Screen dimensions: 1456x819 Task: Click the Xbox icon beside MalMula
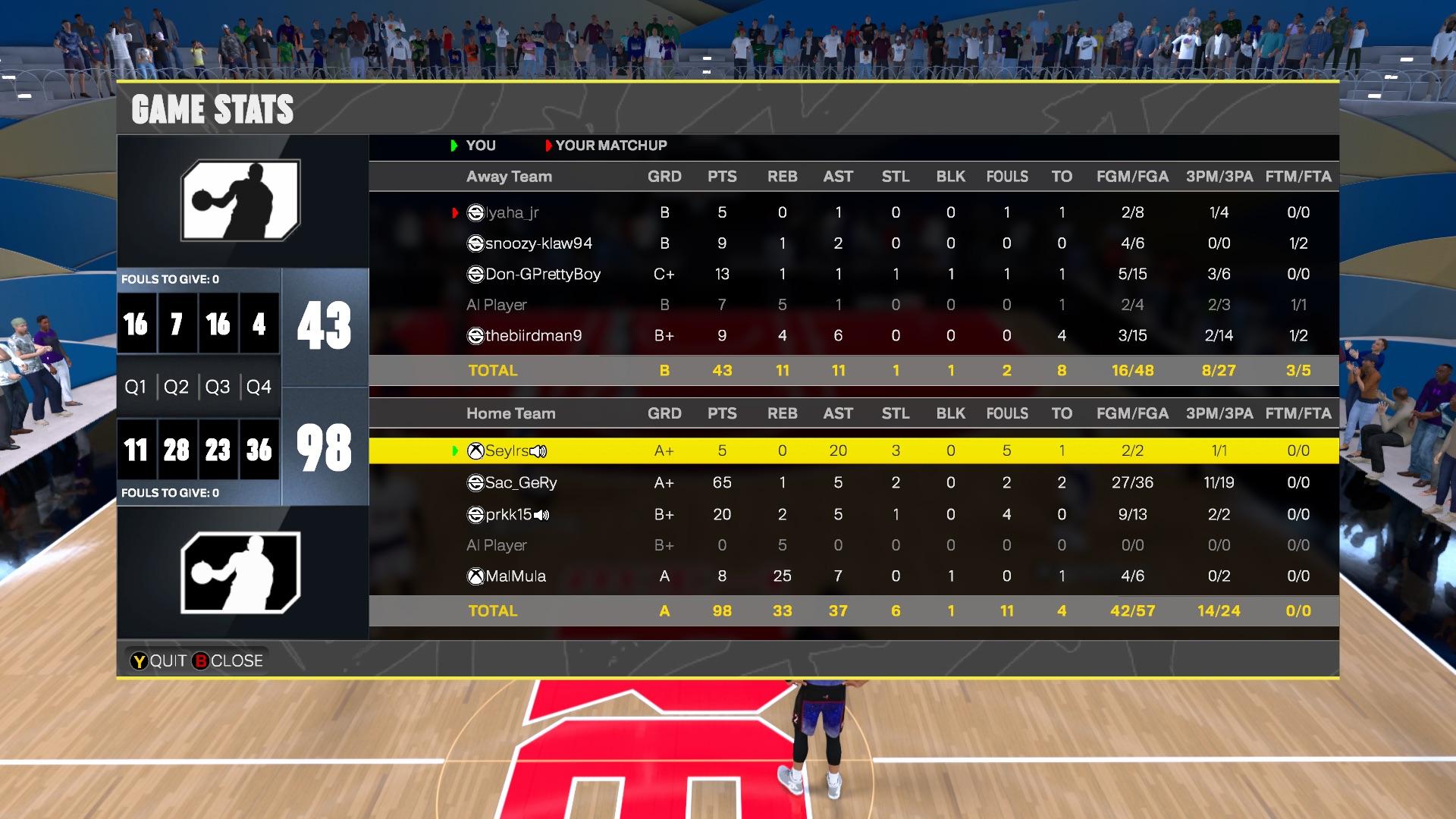click(475, 576)
